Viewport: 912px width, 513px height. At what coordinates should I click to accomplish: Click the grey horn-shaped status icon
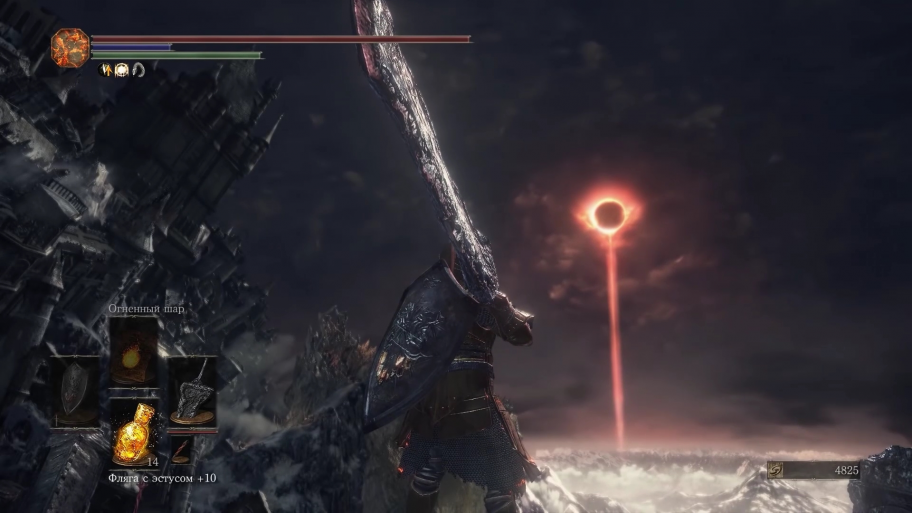137,69
